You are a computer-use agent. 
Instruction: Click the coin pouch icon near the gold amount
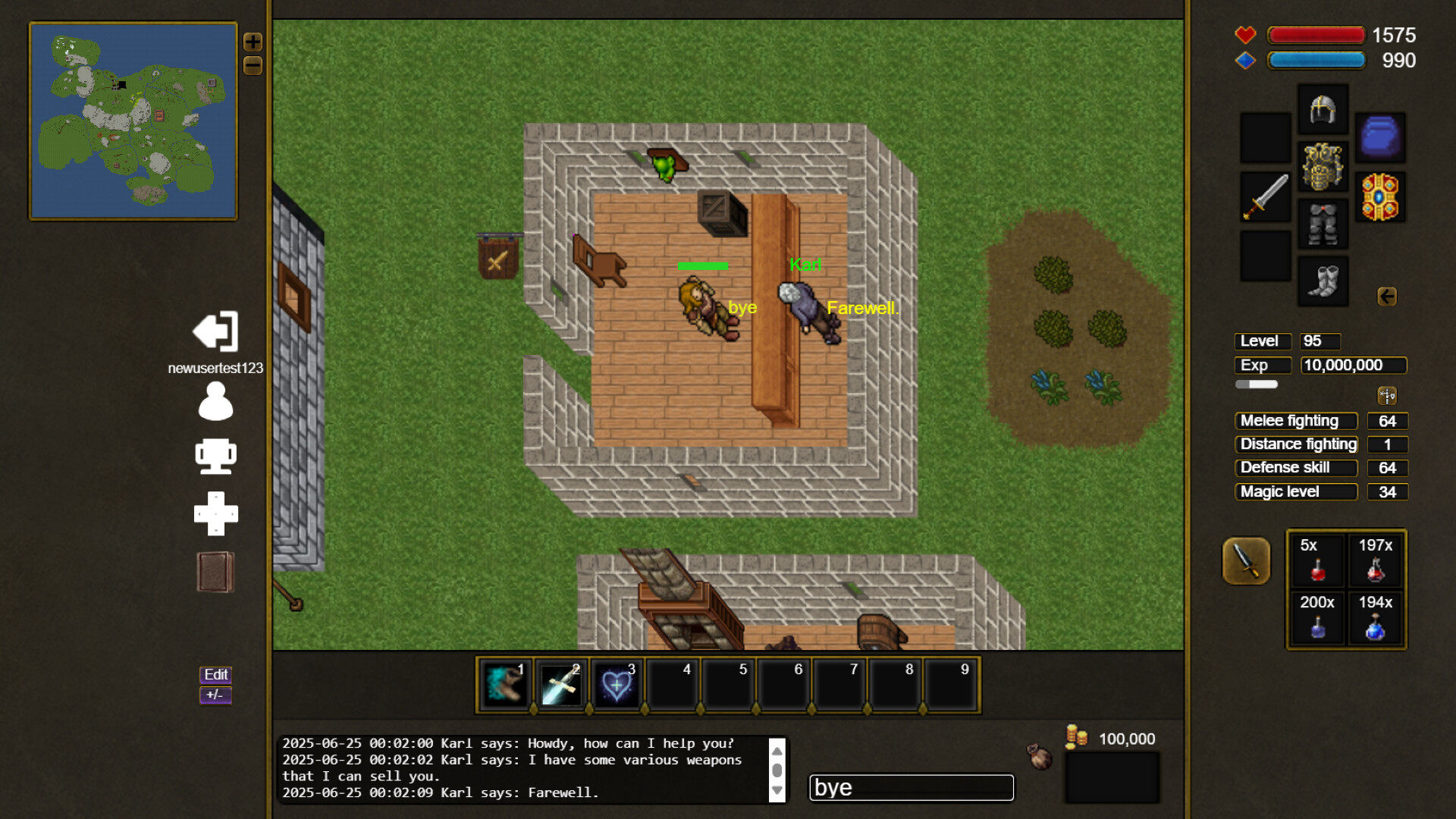pyautogui.click(x=1039, y=758)
